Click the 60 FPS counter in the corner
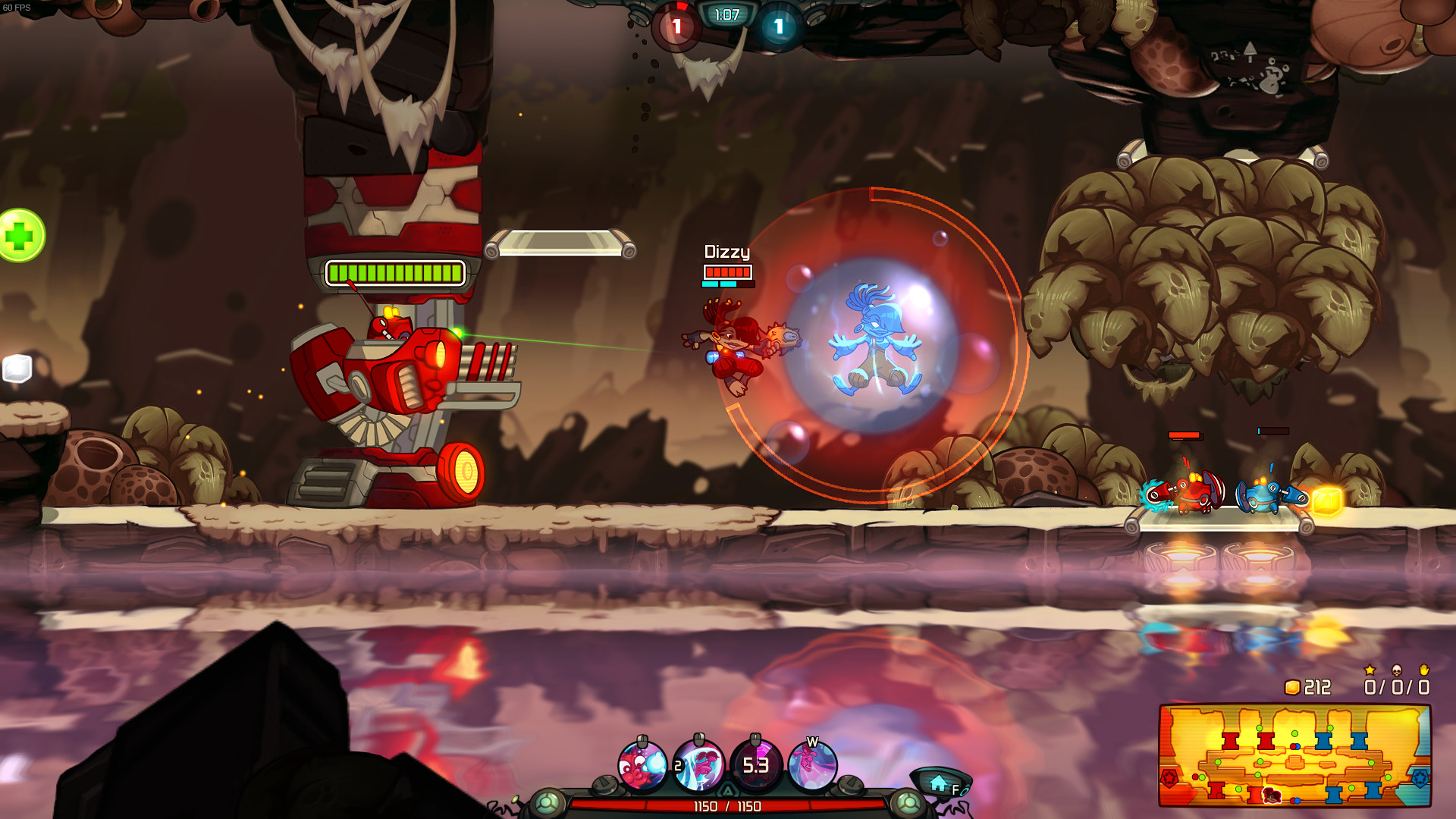This screenshot has width=1456, height=819. point(15,6)
